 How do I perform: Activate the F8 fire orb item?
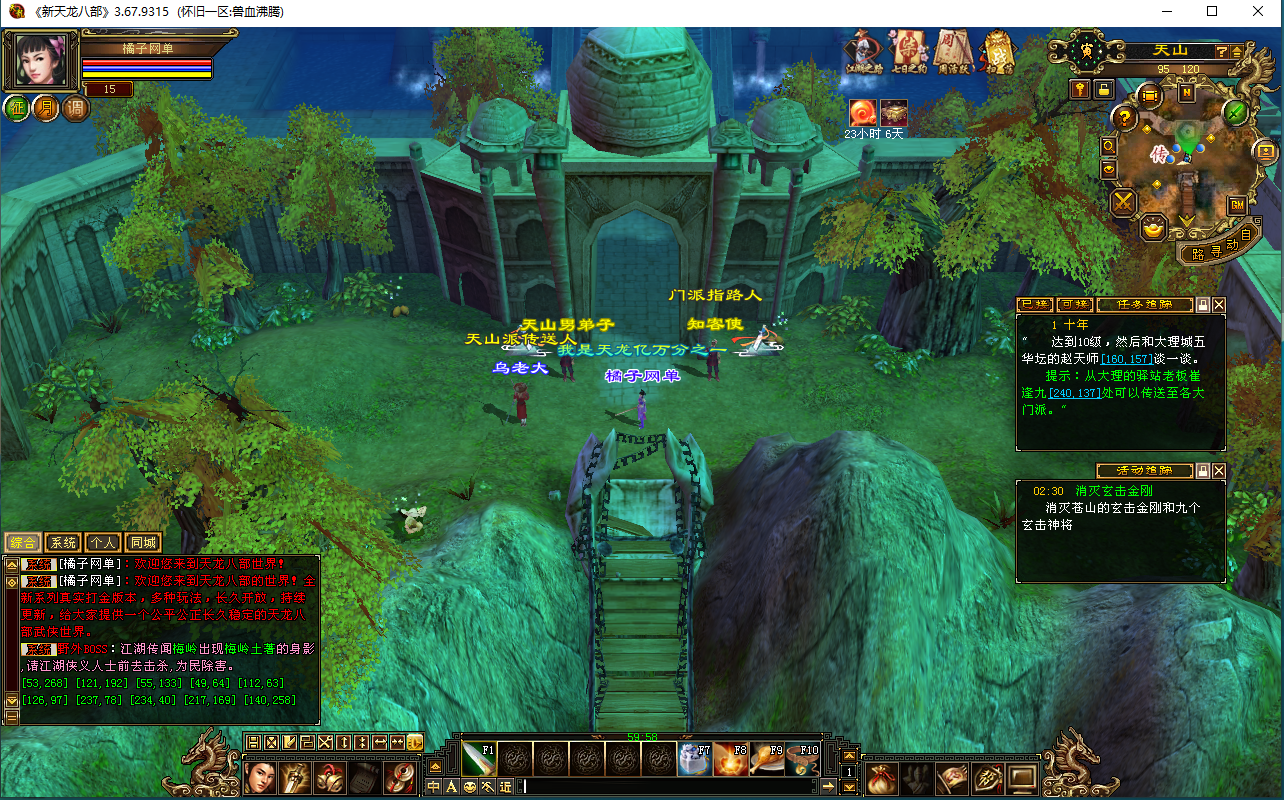click(x=730, y=760)
